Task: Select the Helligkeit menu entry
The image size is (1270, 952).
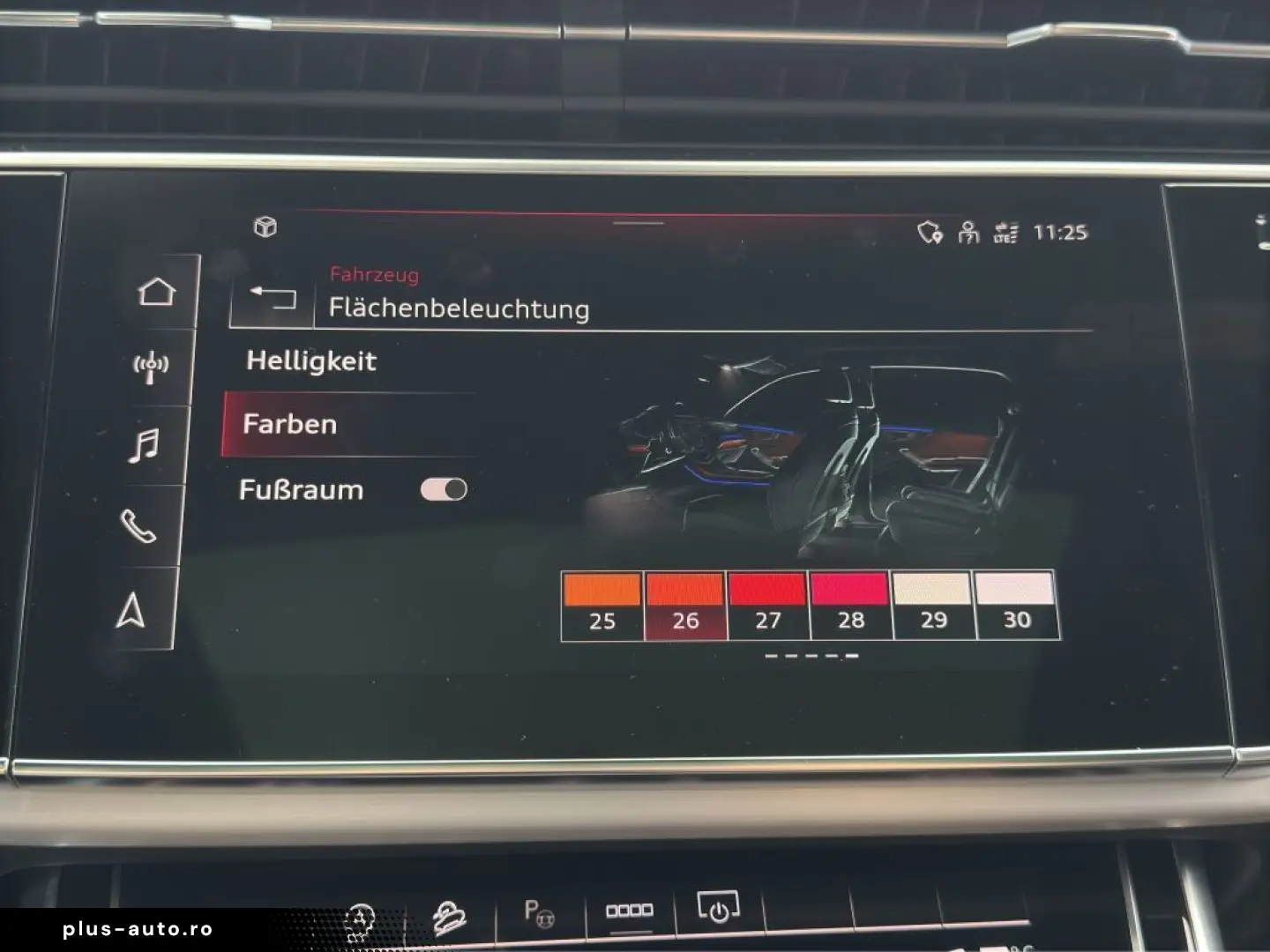Action: tap(311, 361)
